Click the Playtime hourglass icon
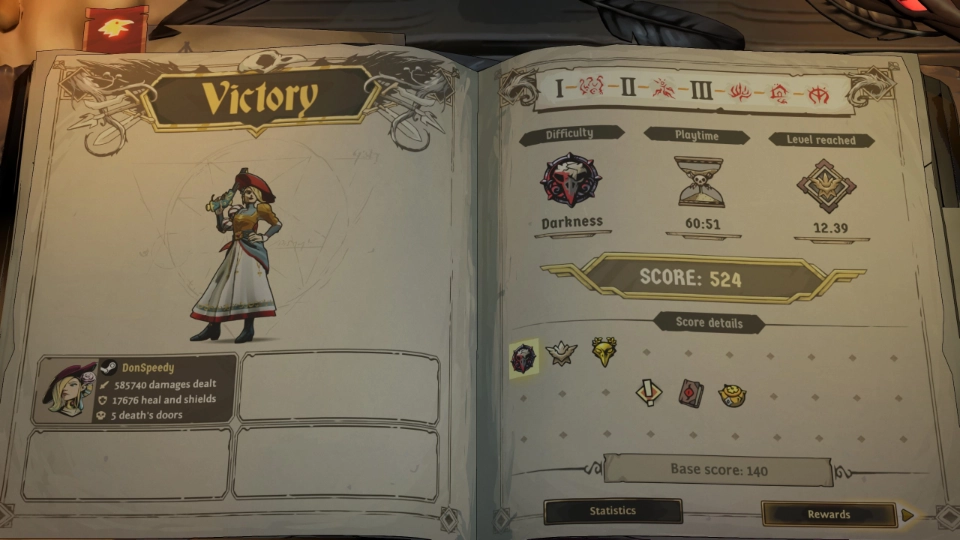 pos(699,182)
